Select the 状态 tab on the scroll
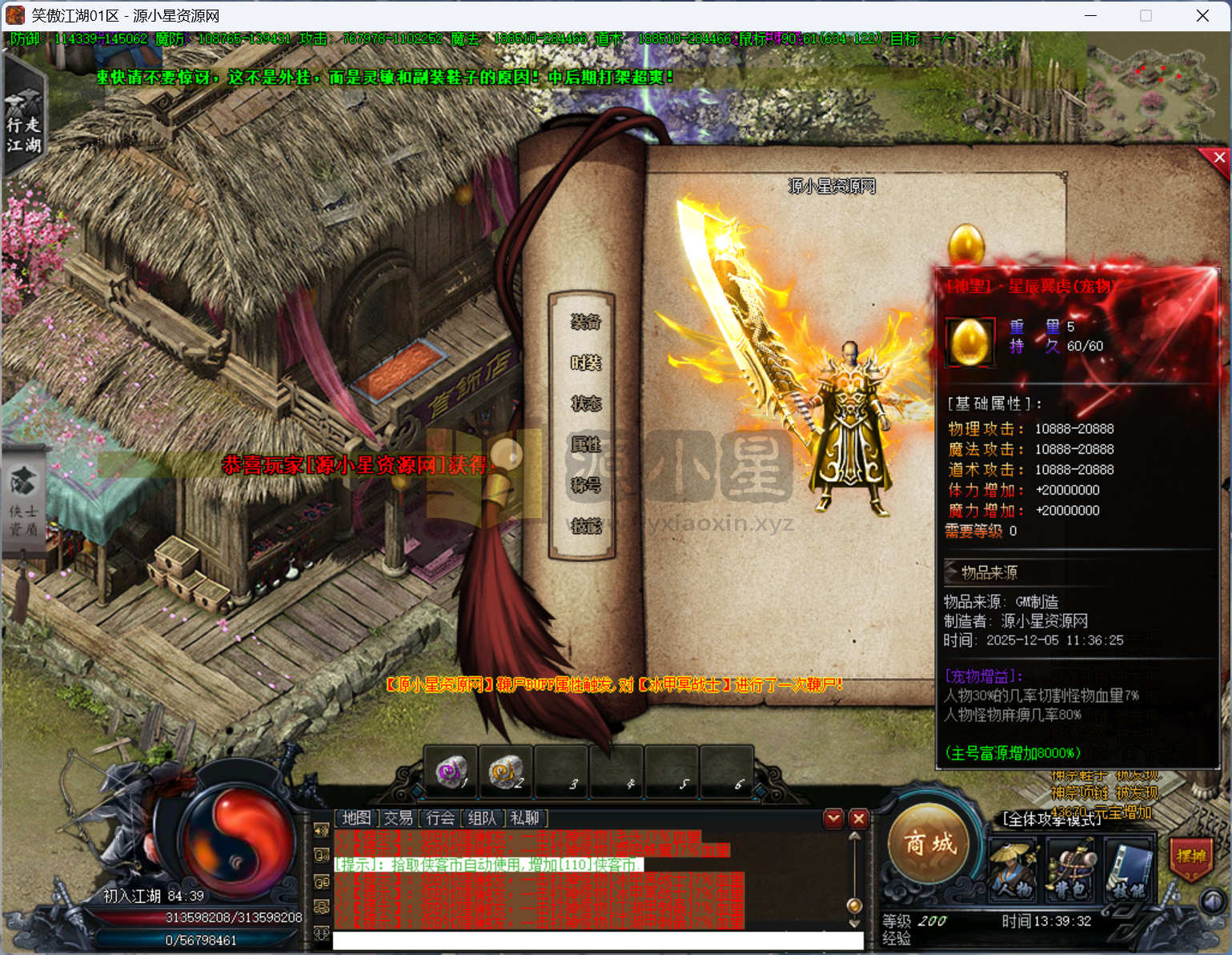Screen dimensions: 1232x955 click(585, 403)
